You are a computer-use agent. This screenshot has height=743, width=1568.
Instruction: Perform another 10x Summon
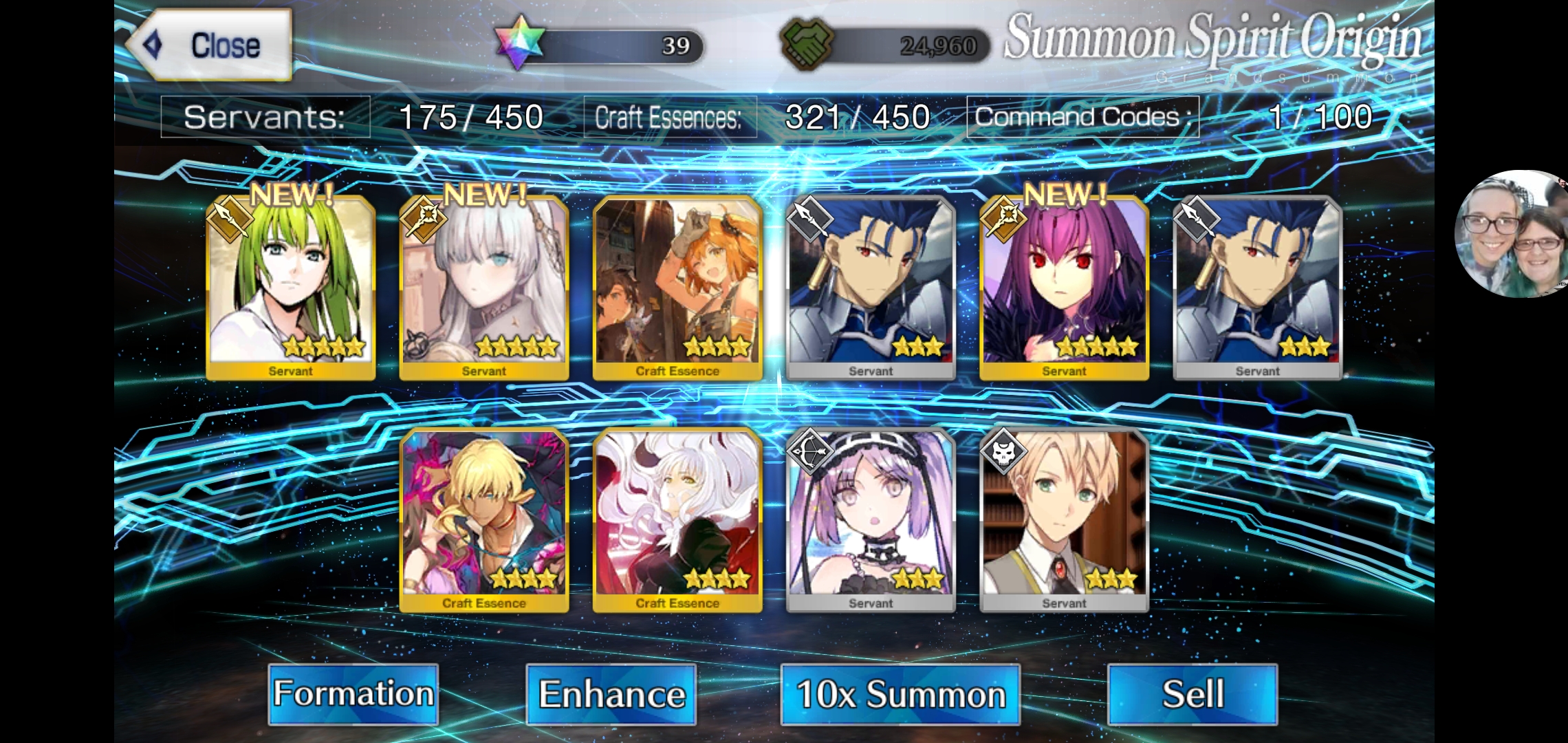(900, 693)
